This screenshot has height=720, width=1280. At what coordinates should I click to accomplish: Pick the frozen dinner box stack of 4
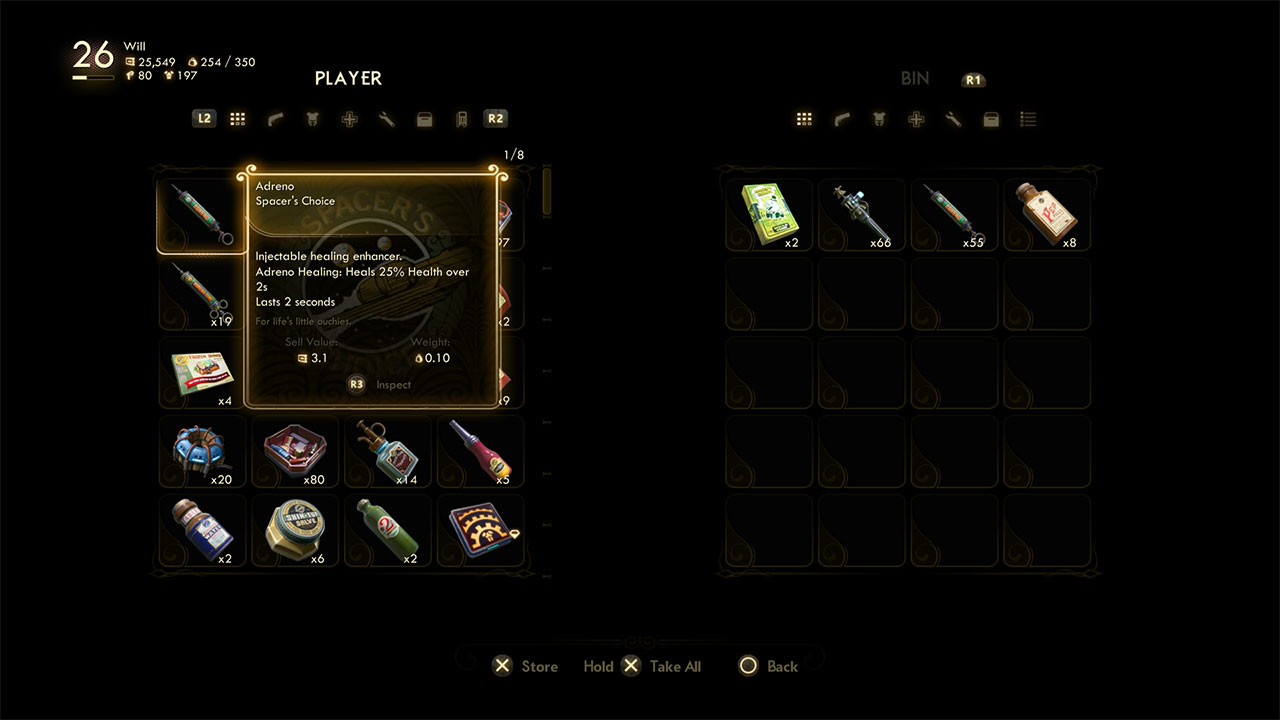(201, 373)
